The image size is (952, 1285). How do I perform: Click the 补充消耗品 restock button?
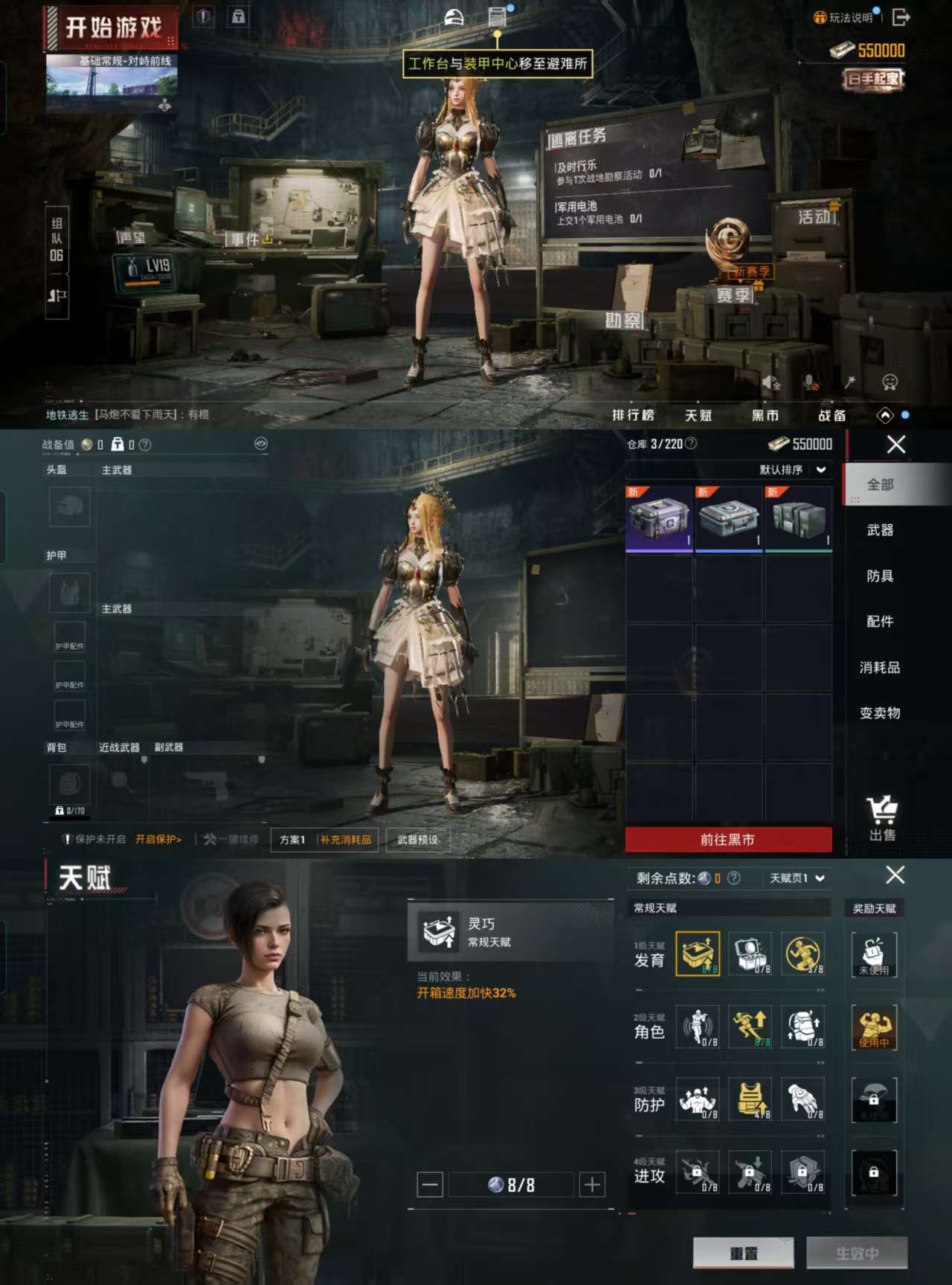coord(346,840)
